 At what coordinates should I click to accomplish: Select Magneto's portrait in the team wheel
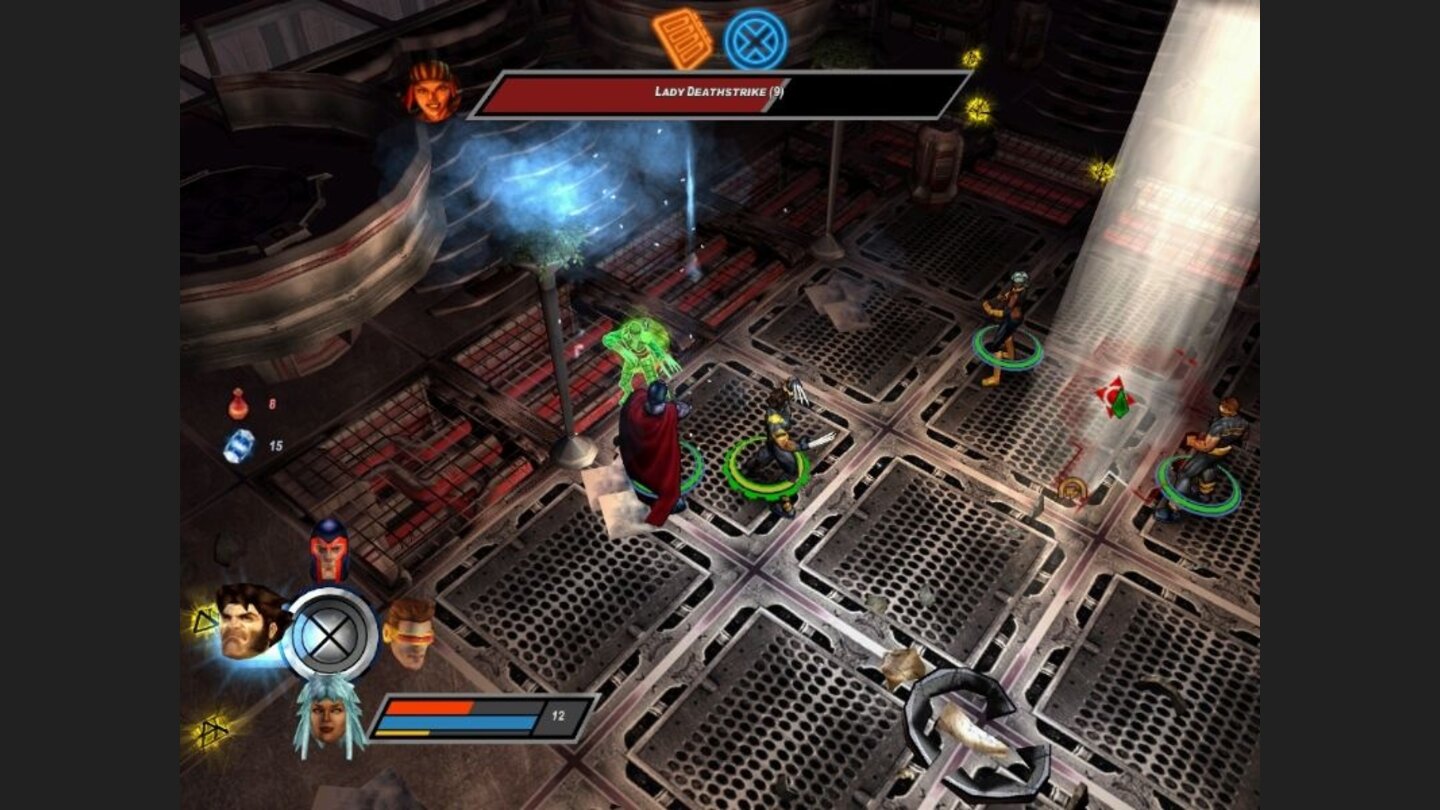tap(328, 552)
